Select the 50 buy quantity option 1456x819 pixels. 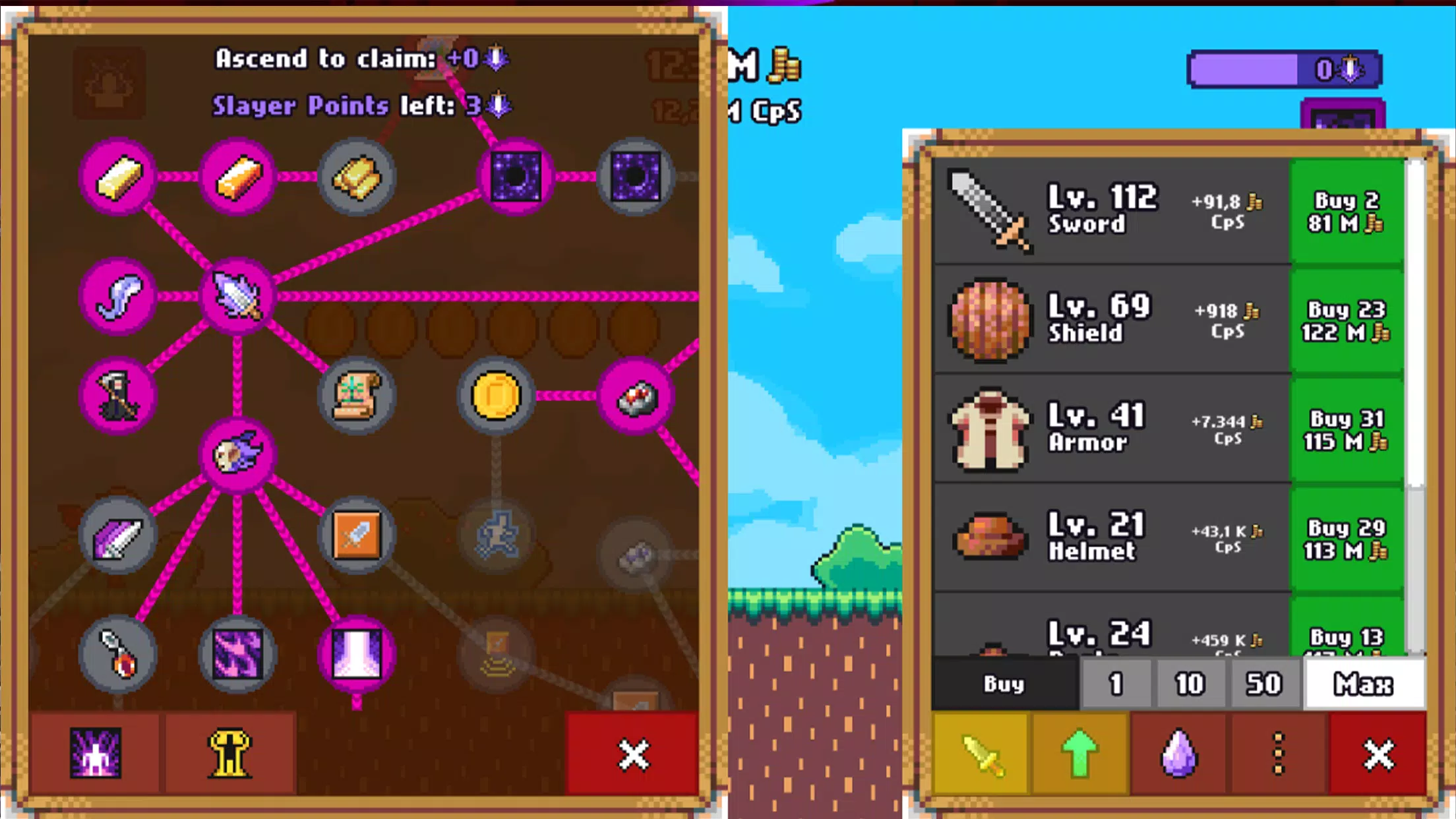point(1263,684)
